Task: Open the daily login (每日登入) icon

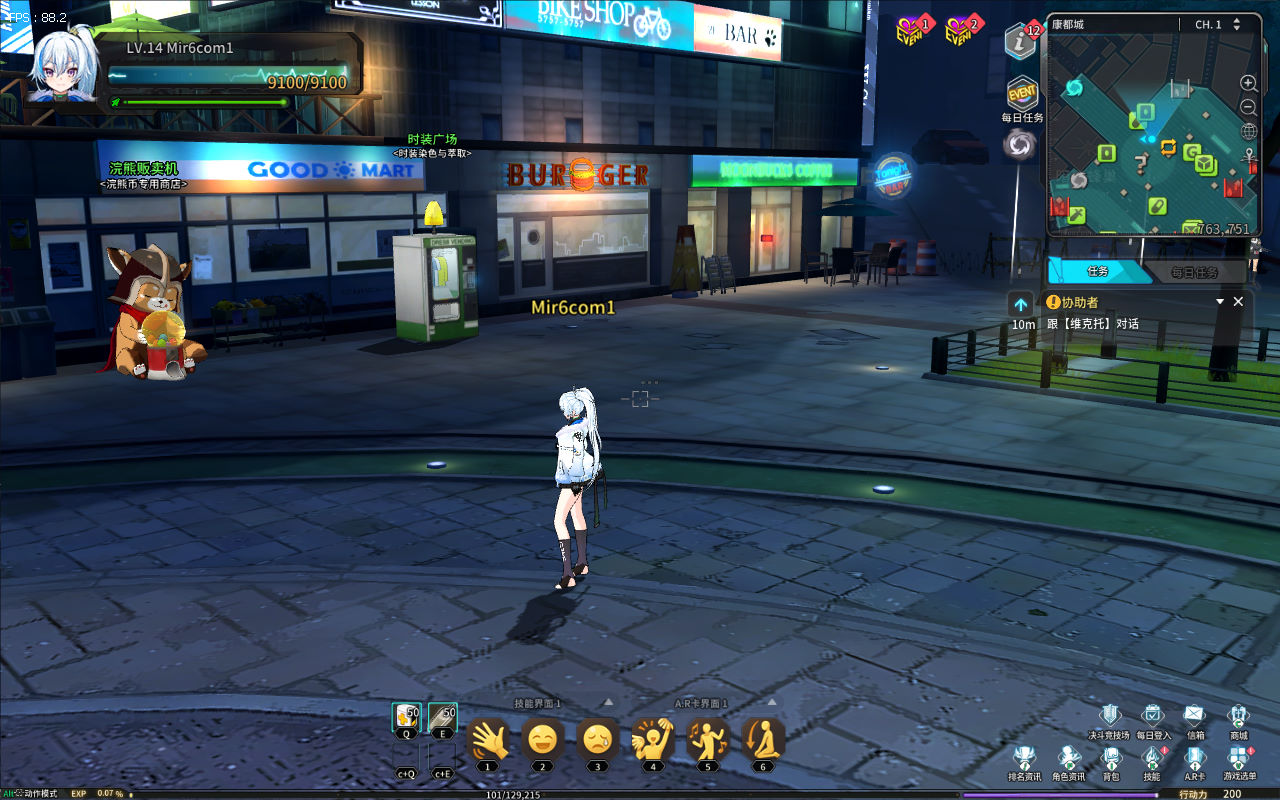Action: [1152, 716]
